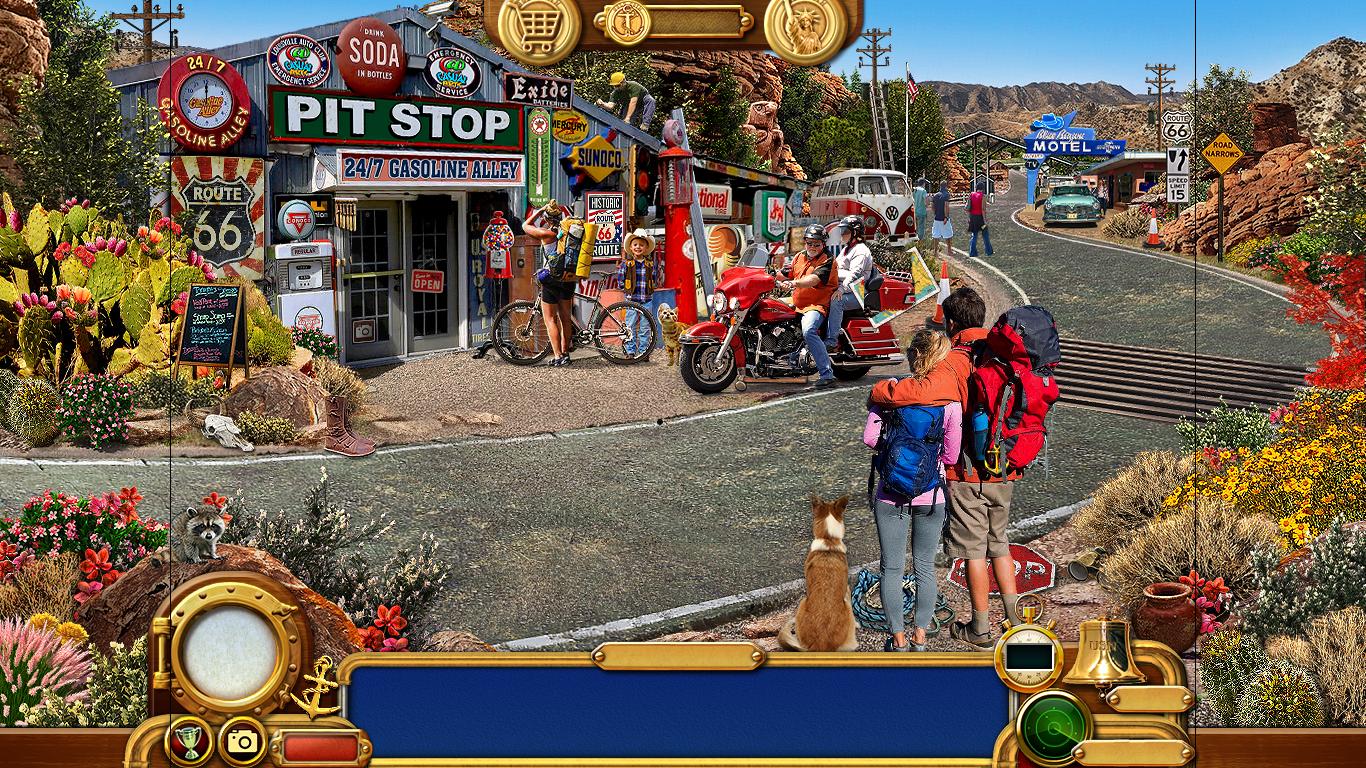Open the shopping cart store
The width and height of the screenshot is (1366, 768).
pyautogui.click(x=539, y=27)
